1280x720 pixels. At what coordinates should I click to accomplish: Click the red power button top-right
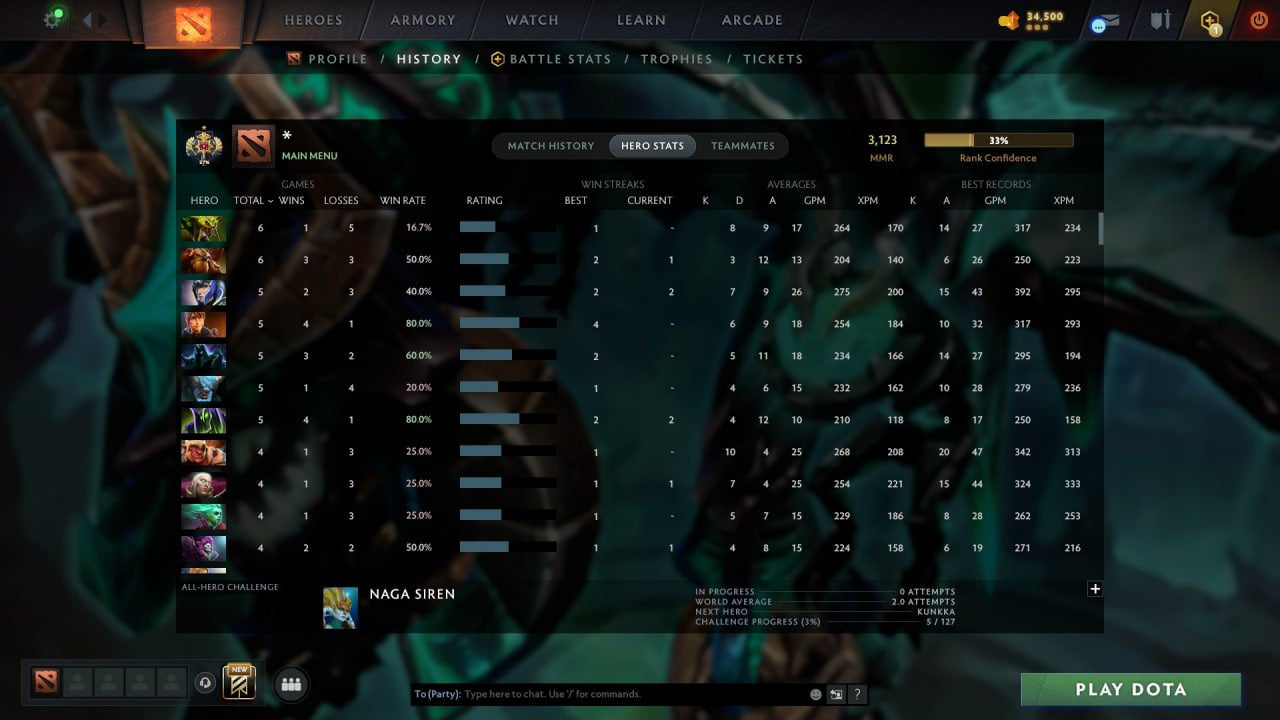(1258, 19)
